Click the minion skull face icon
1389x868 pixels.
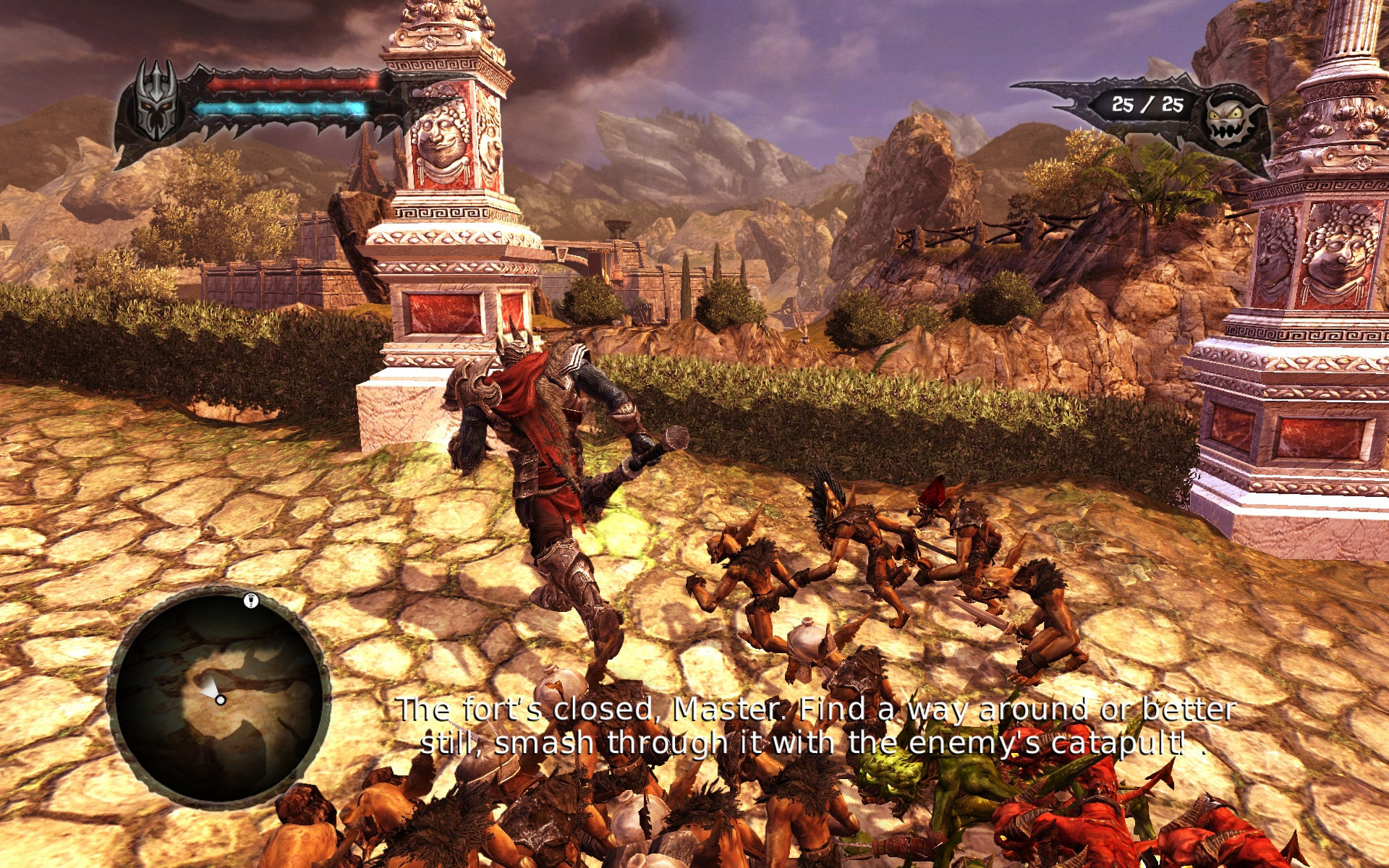[1231, 118]
